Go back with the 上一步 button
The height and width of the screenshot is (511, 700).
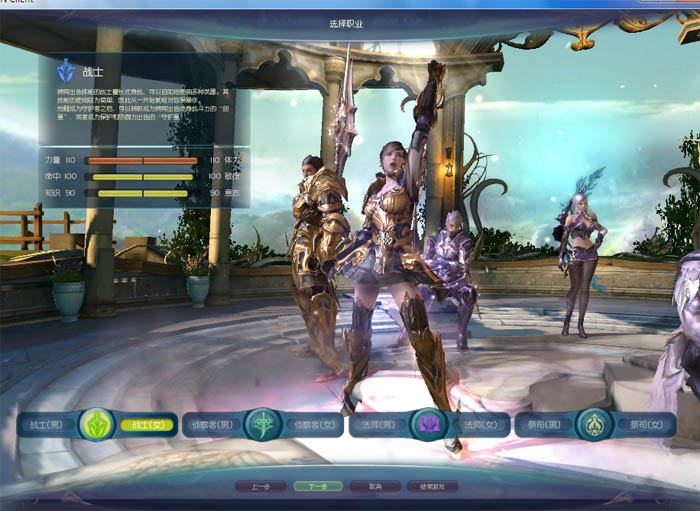pyautogui.click(x=261, y=487)
